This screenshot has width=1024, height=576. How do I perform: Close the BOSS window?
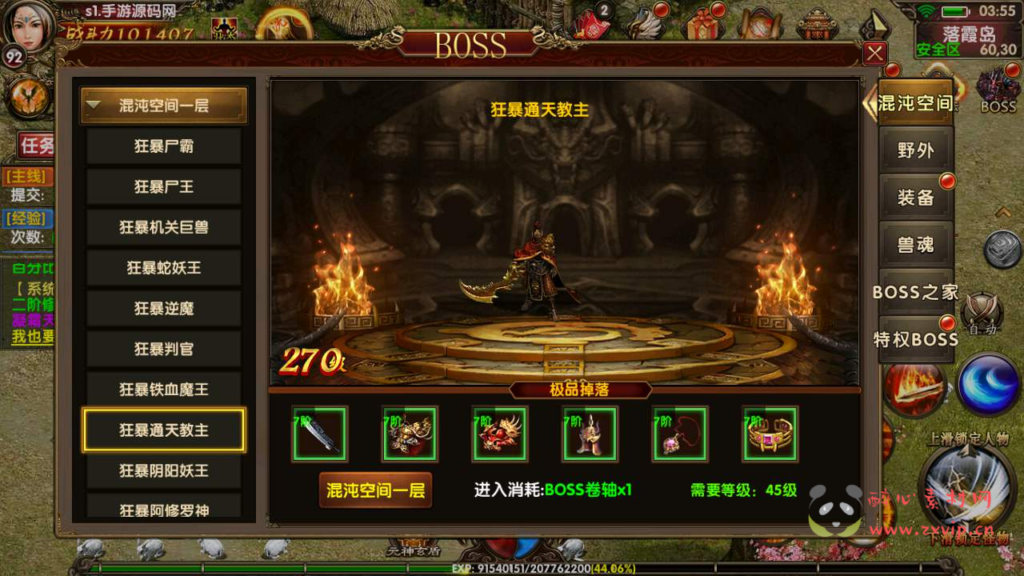point(875,53)
